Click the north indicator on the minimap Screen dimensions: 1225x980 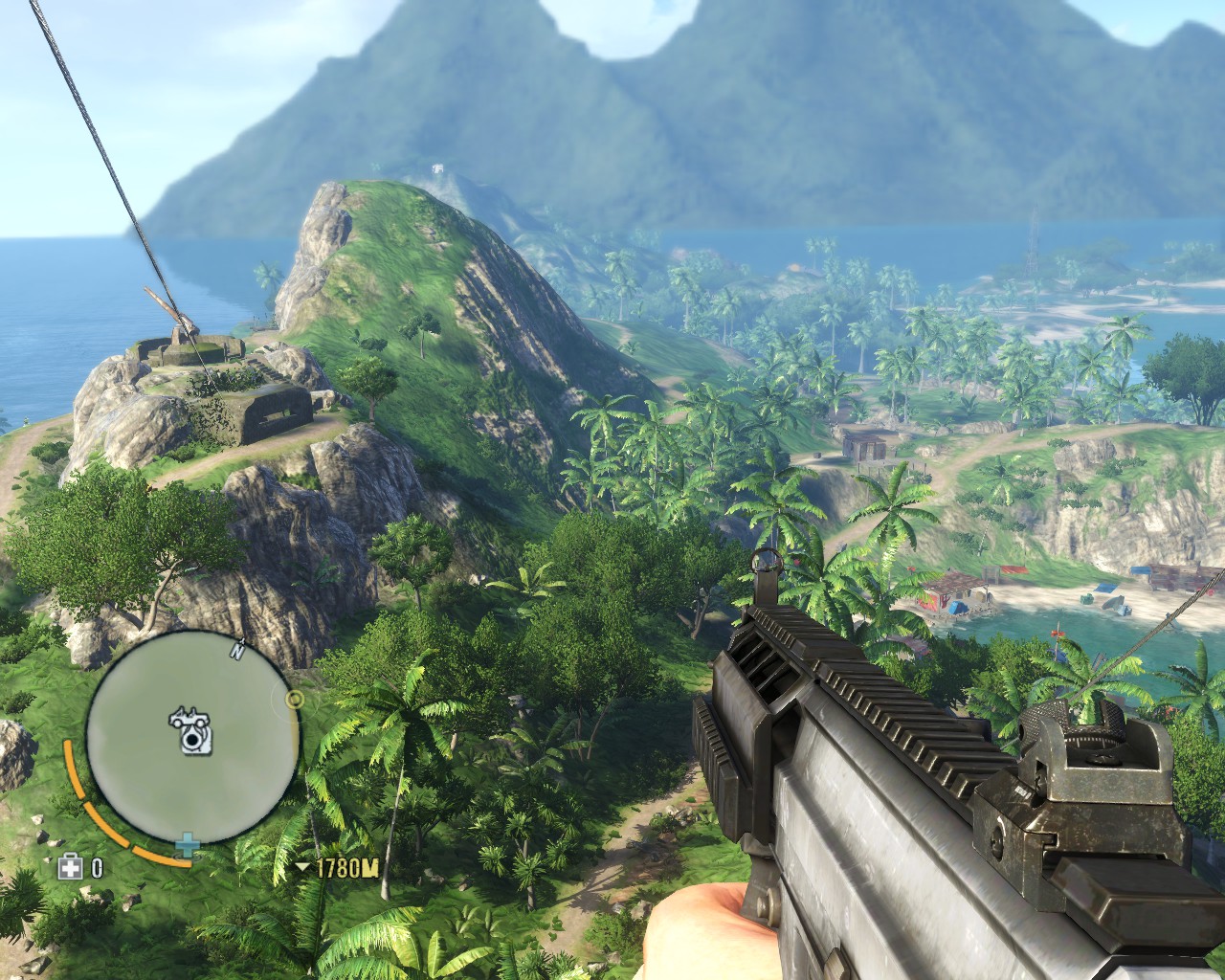(236, 652)
